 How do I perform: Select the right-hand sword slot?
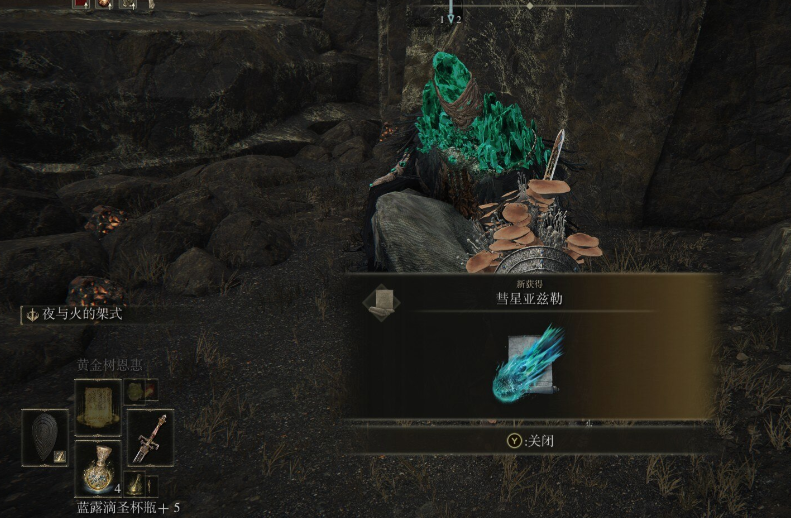[150, 436]
